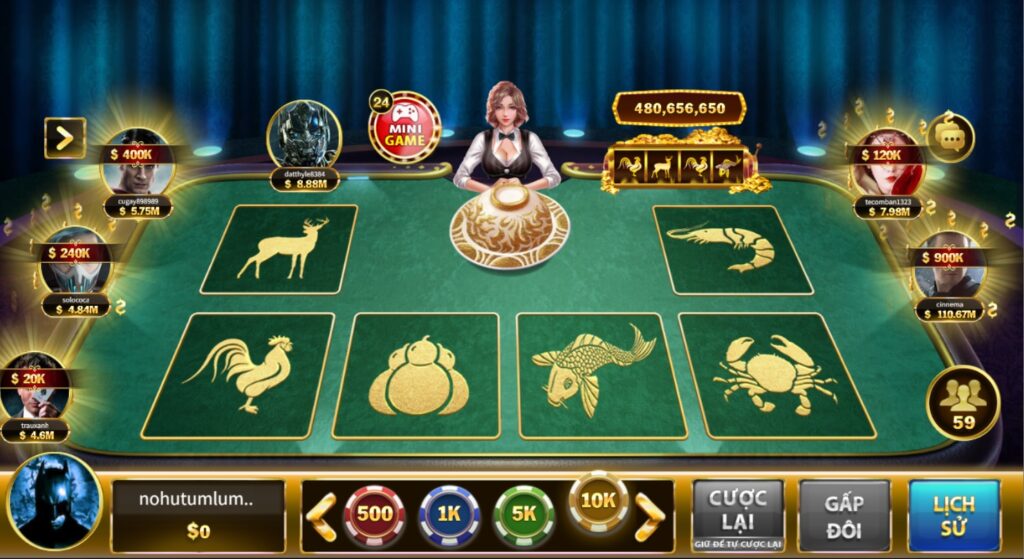
Task: Click the CƯỢC LẠI rebet button
Action: pos(737,515)
